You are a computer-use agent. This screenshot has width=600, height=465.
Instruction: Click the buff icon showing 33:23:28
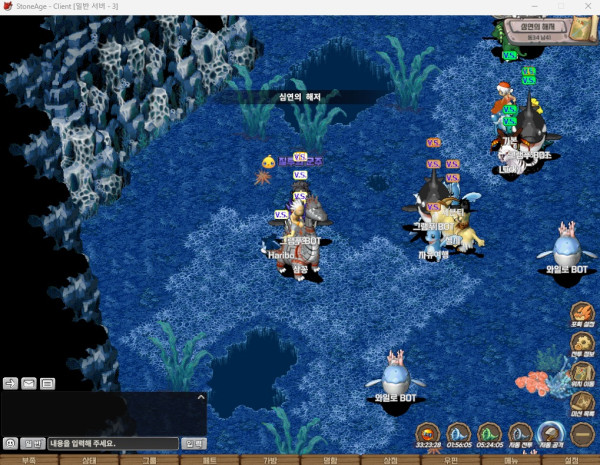(428, 434)
